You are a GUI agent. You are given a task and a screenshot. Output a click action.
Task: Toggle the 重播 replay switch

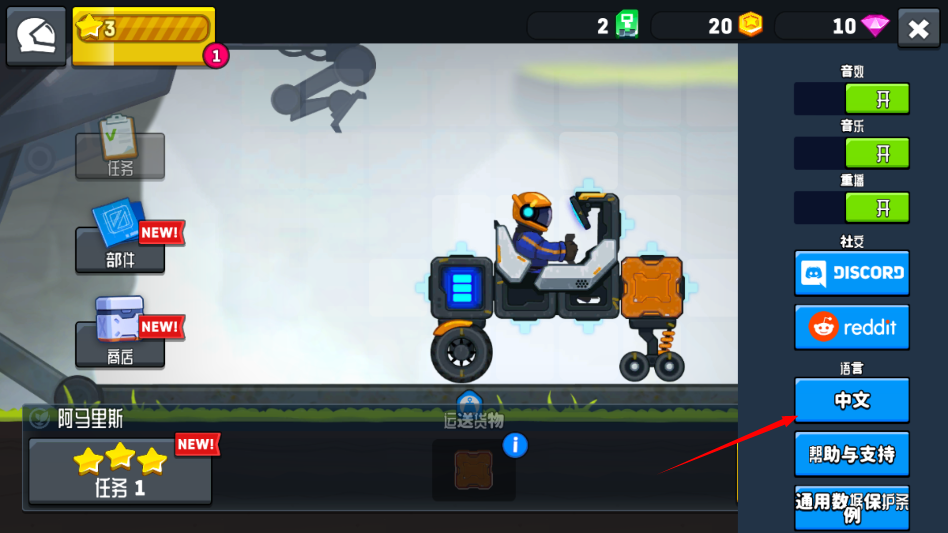[x=852, y=208]
